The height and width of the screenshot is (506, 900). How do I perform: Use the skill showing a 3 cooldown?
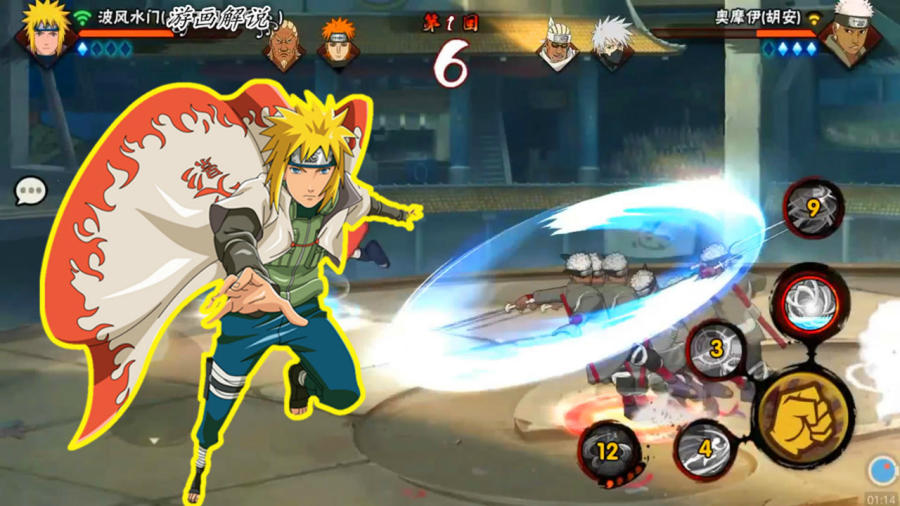coord(716,350)
